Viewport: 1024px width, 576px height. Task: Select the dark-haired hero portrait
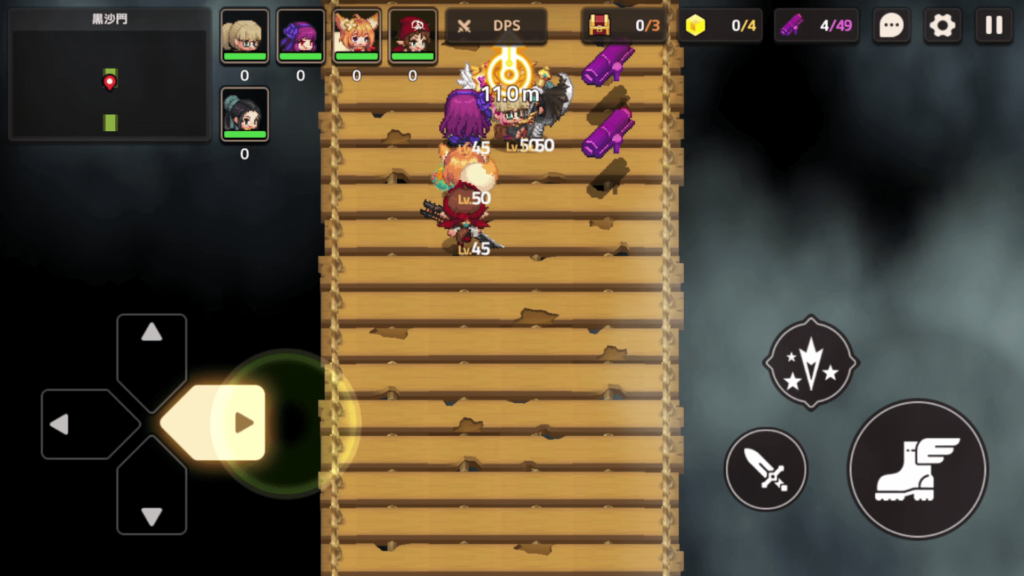(x=245, y=114)
